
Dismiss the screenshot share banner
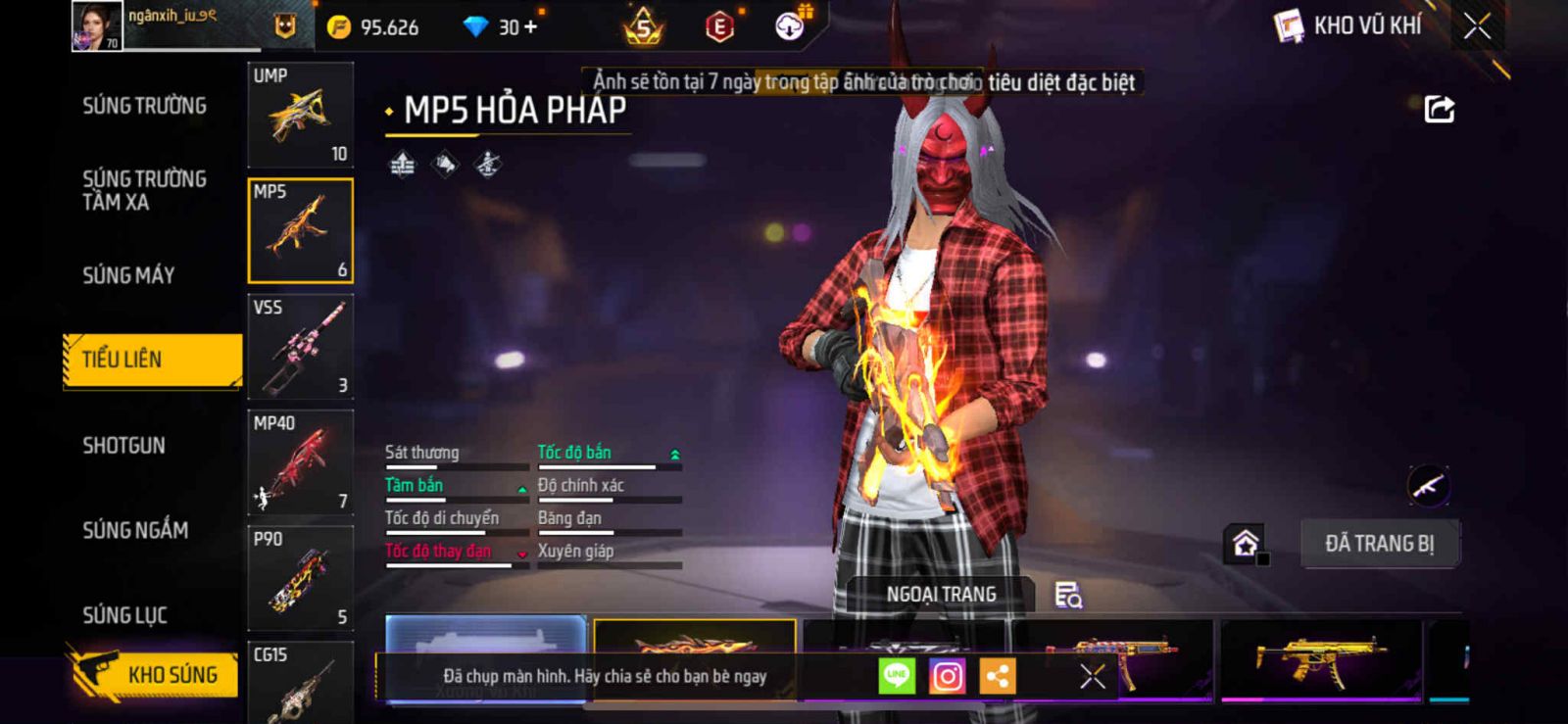click(x=1092, y=676)
